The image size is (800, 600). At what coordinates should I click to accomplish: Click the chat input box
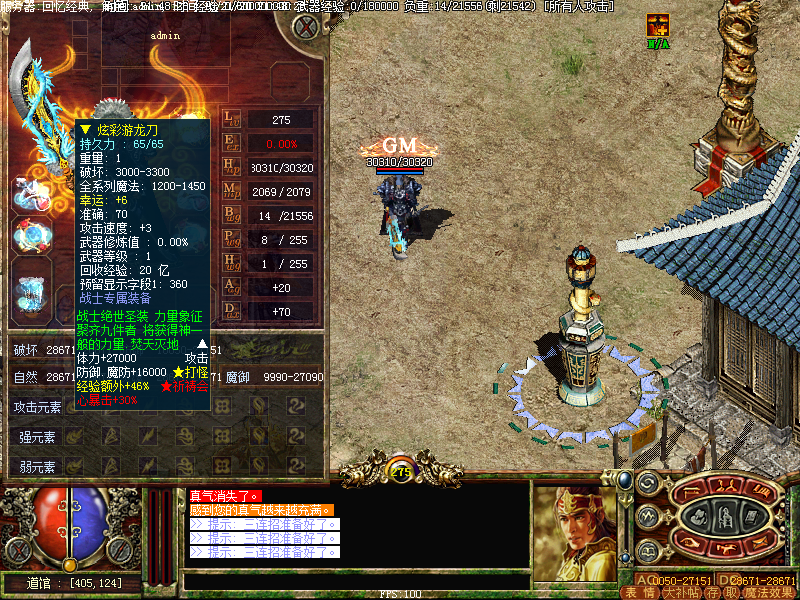point(355,581)
